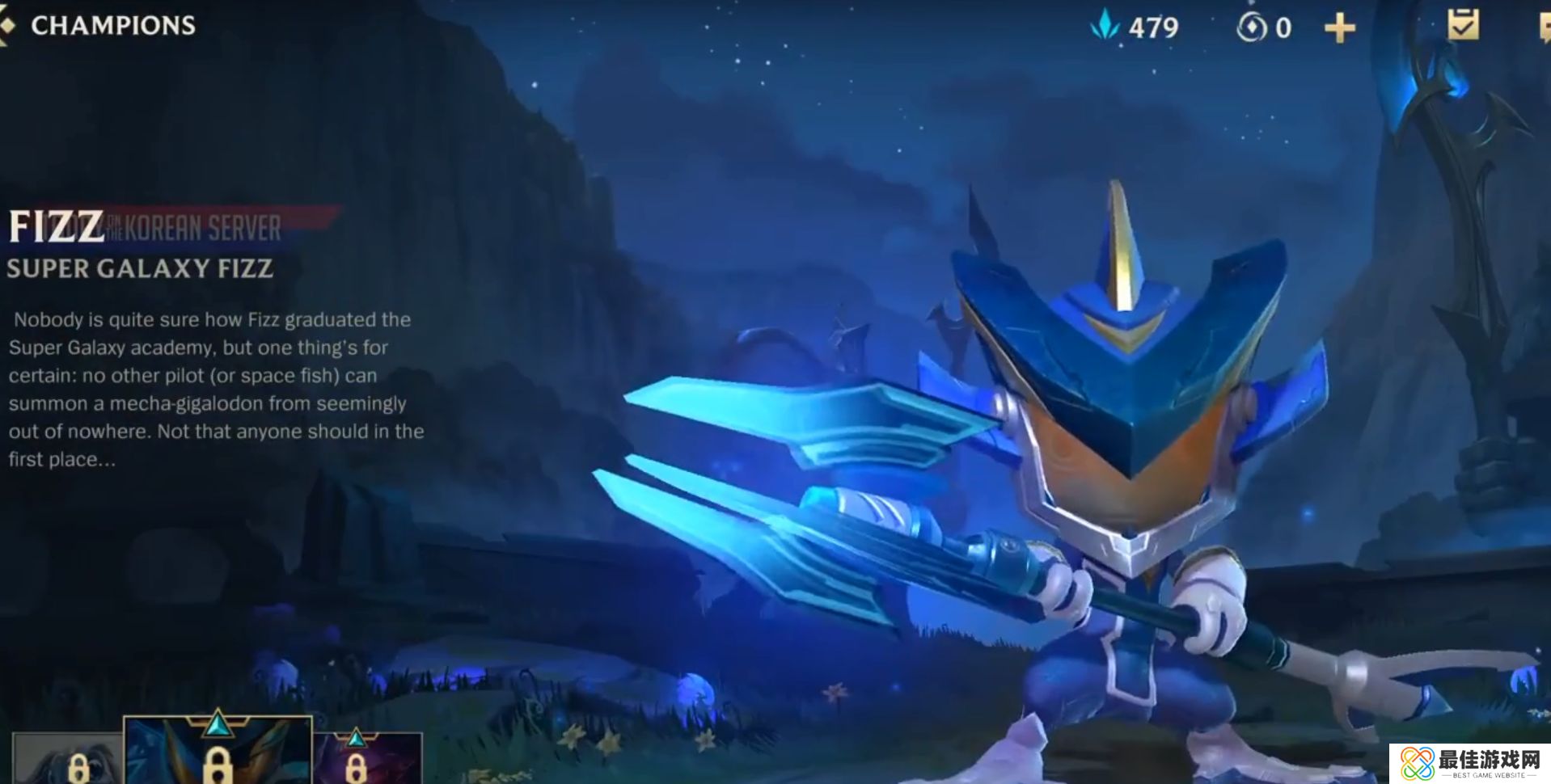Open the missions clipboard icon
The width and height of the screenshot is (1551, 784).
click(1463, 25)
